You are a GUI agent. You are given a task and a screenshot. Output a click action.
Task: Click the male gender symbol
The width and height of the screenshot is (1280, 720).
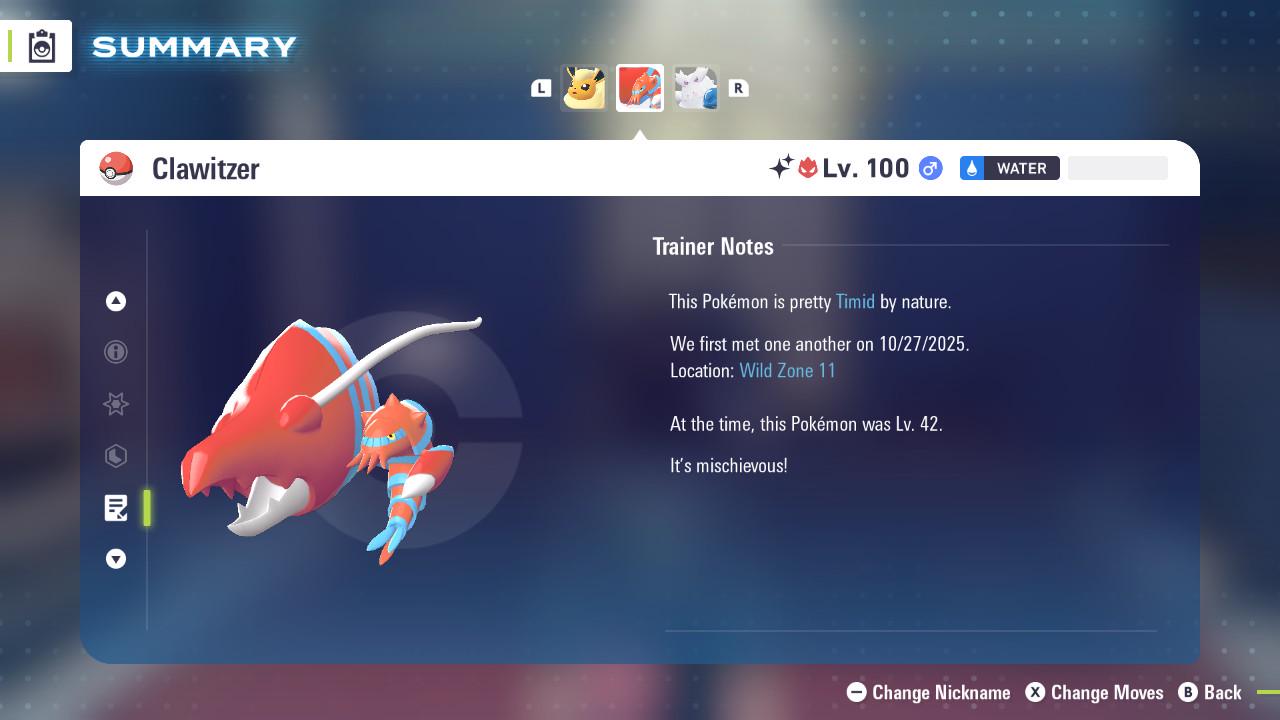pos(928,168)
